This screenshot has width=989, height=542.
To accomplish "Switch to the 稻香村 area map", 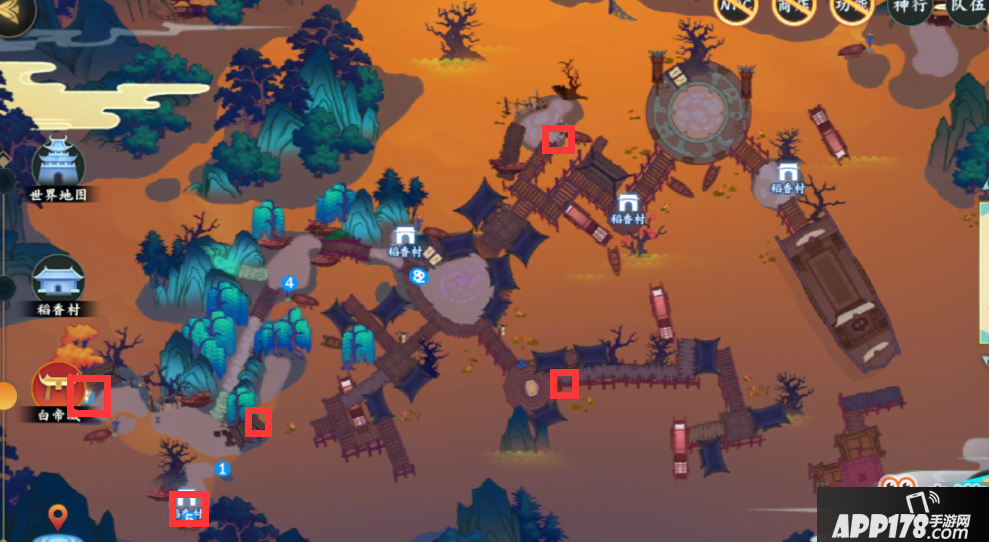I will tap(59, 283).
